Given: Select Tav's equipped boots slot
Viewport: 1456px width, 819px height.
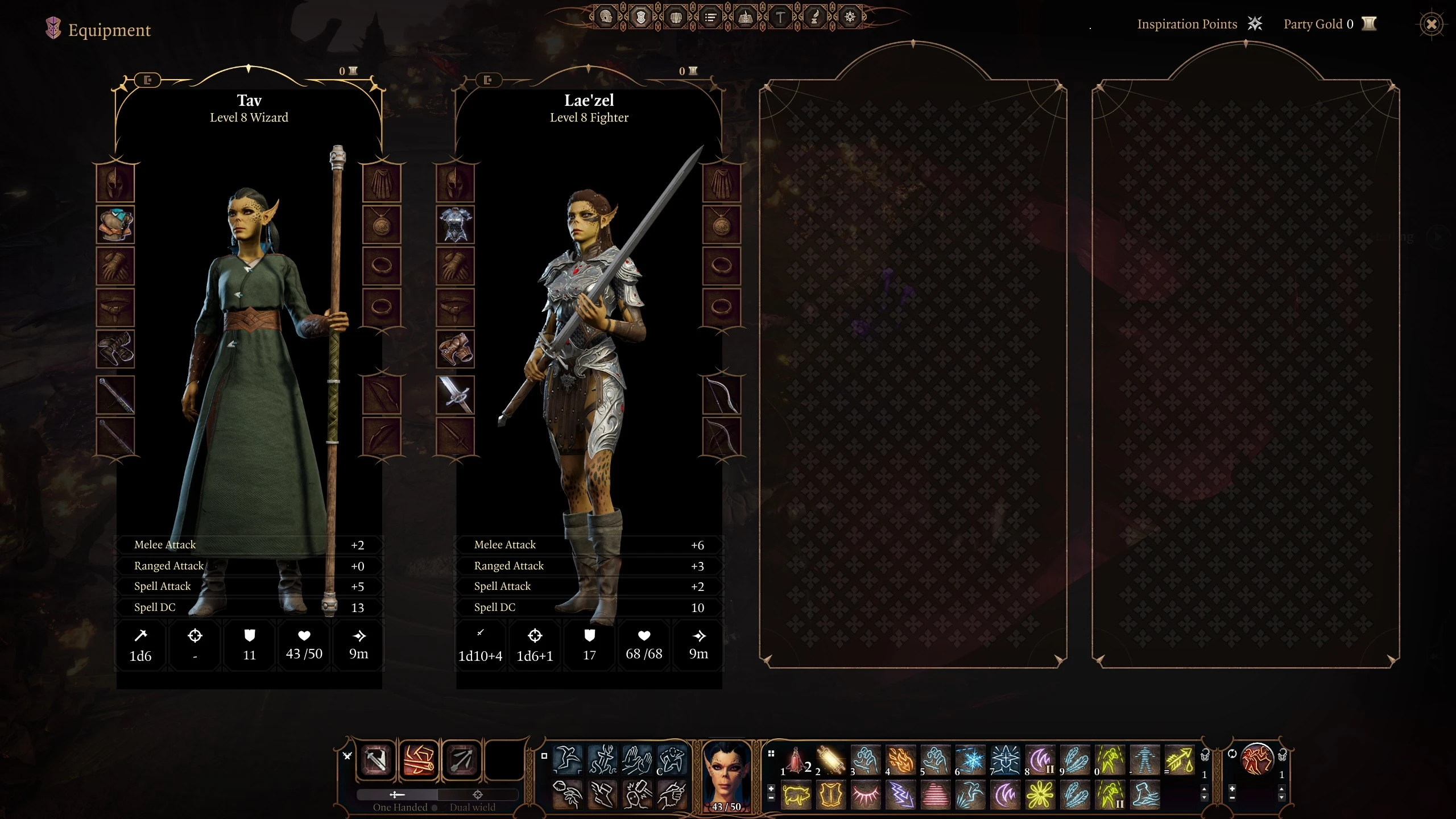Looking at the screenshot, I should [x=115, y=349].
